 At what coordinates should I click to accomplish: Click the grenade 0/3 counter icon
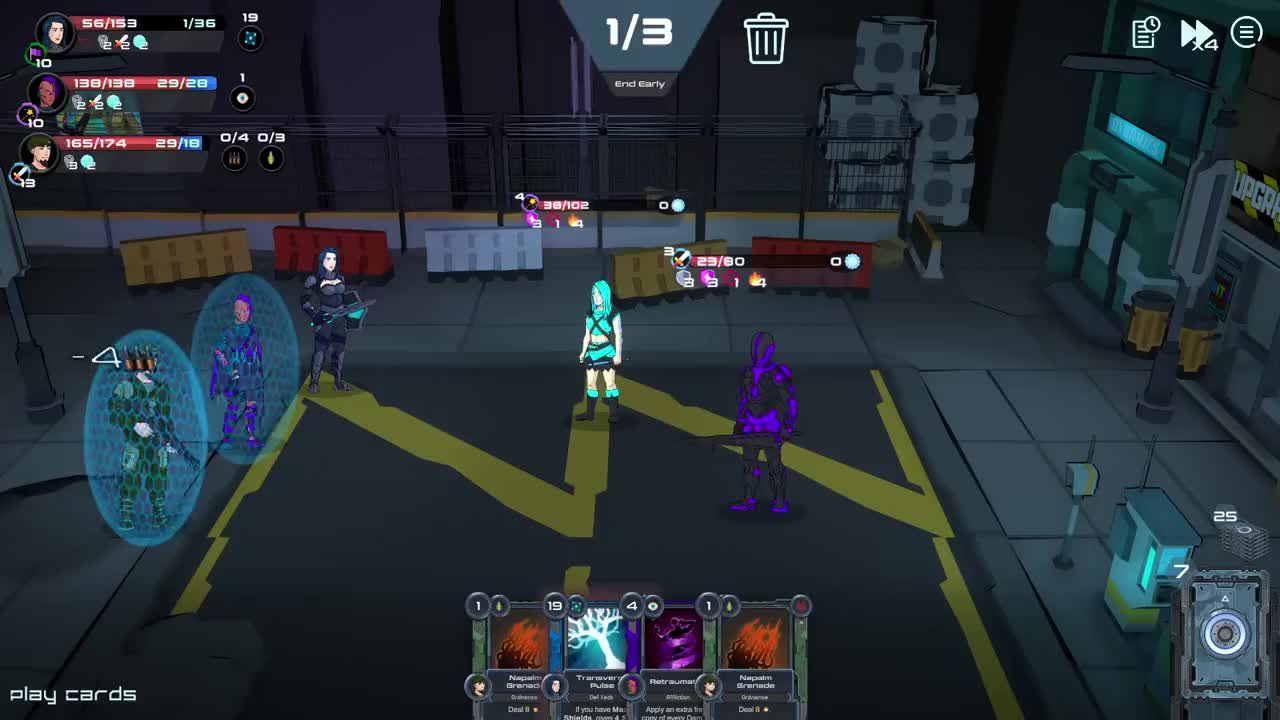tap(272, 157)
